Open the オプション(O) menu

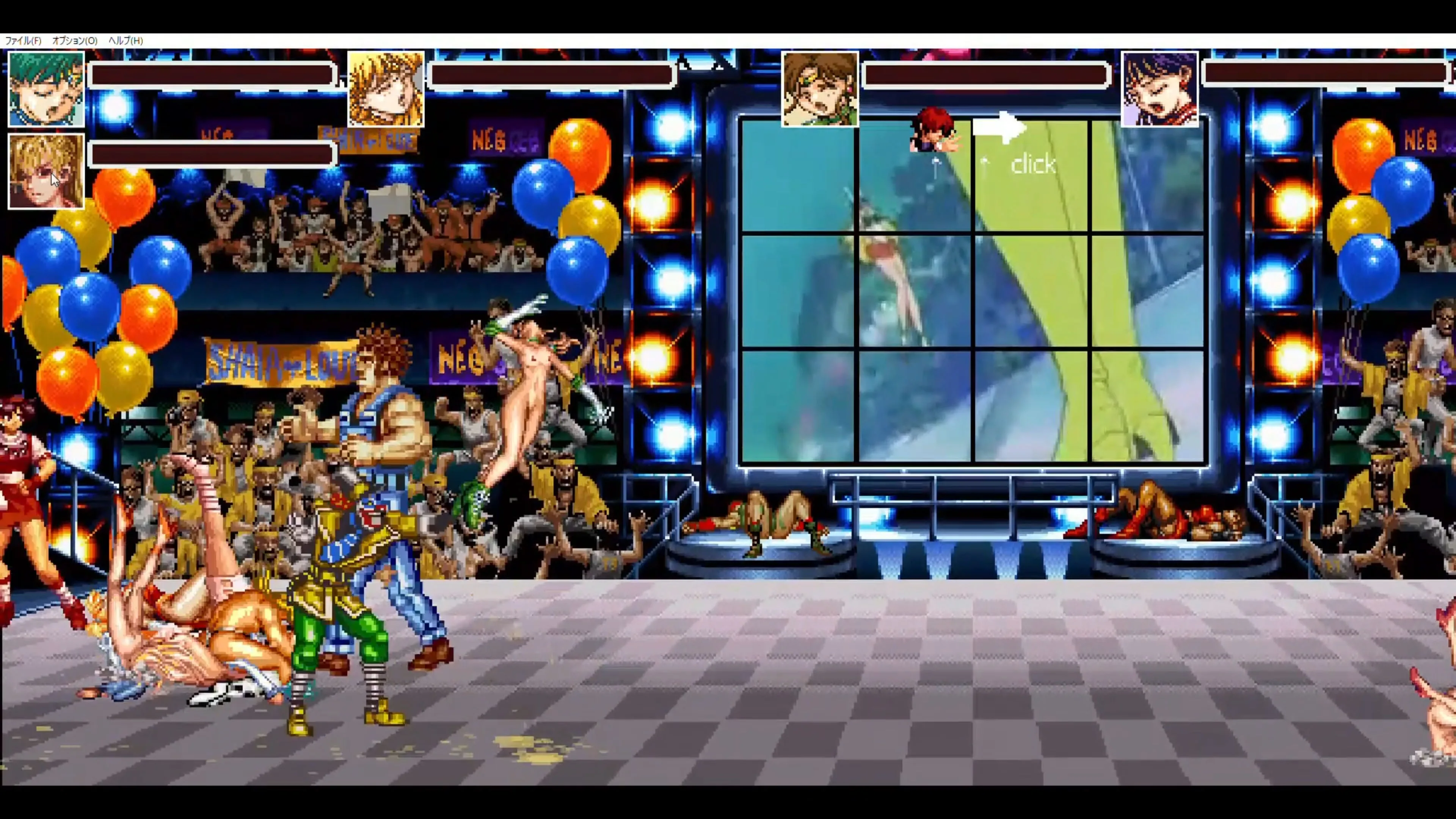(x=75, y=41)
